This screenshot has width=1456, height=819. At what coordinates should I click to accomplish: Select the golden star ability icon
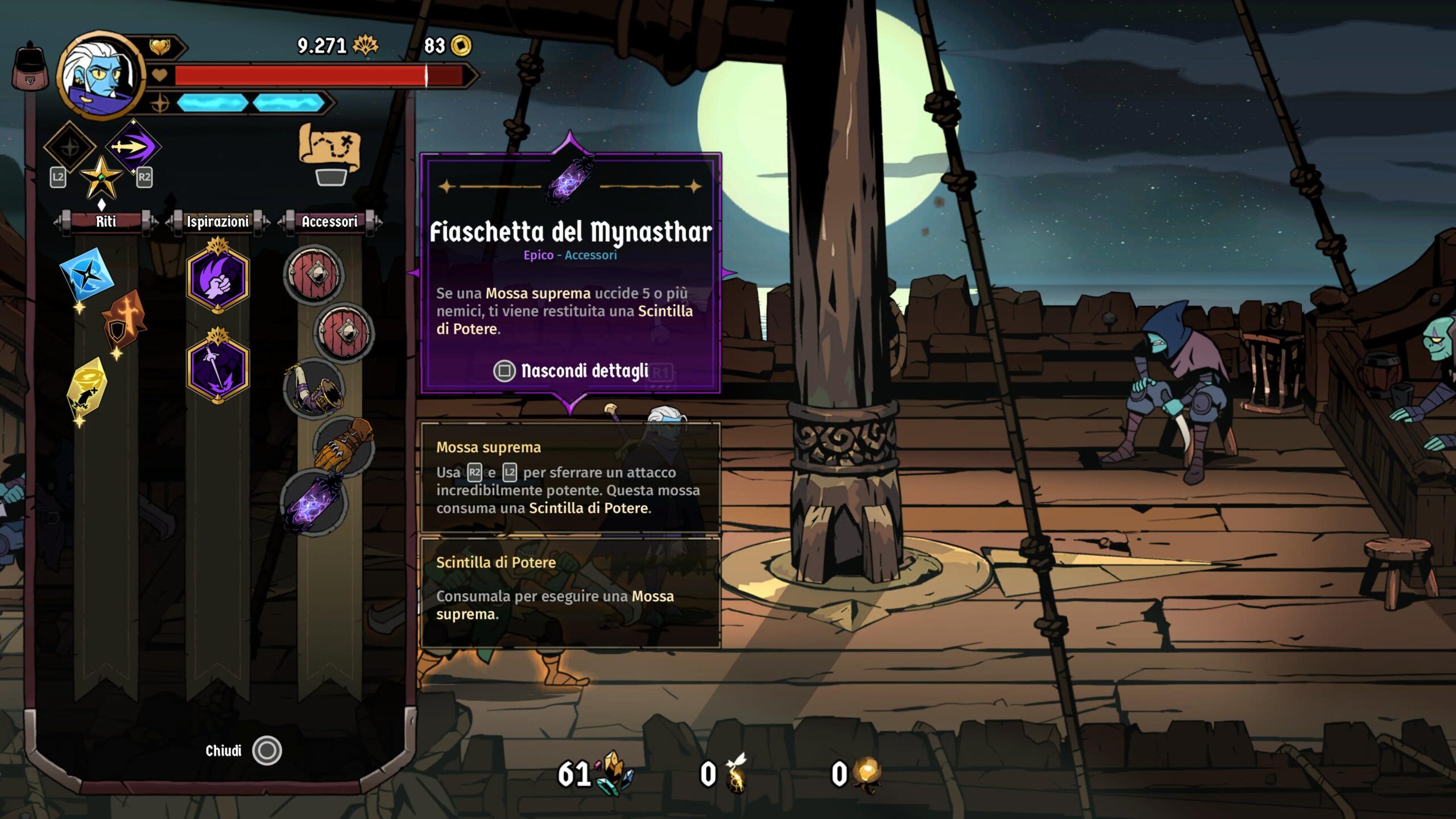(101, 177)
